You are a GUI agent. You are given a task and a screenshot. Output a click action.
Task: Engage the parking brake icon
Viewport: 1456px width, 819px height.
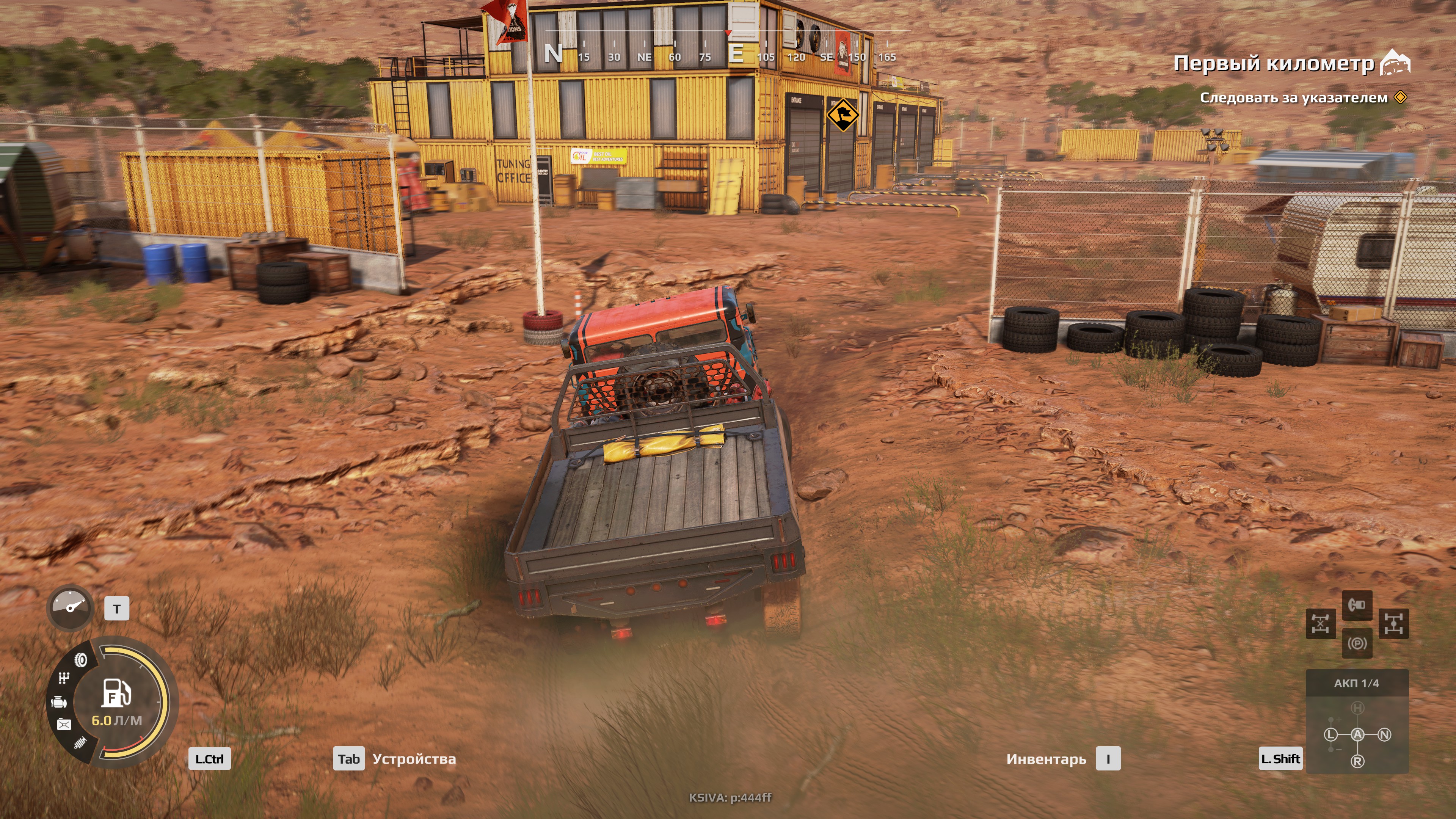(x=1357, y=643)
